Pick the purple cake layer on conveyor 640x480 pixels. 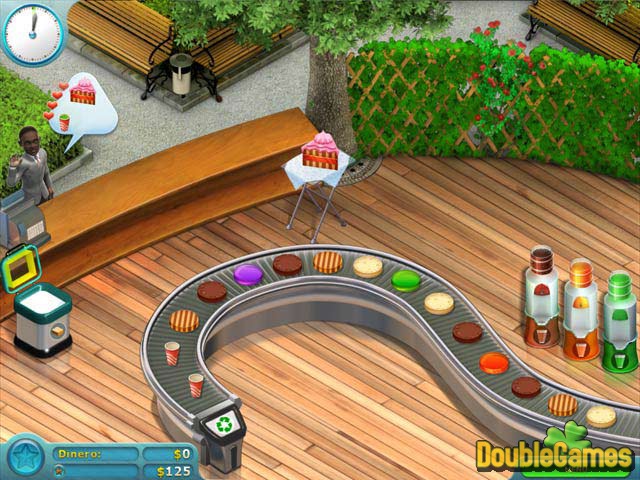(x=247, y=273)
